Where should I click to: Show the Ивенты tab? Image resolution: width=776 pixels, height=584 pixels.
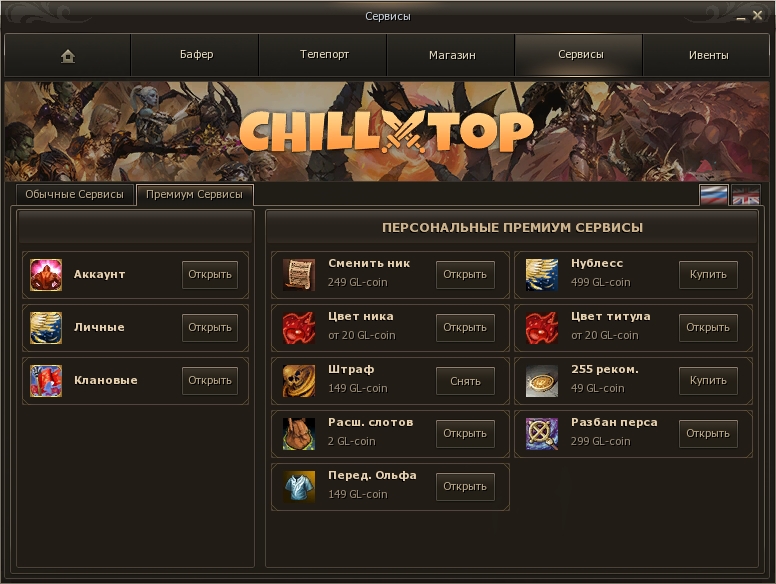click(708, 55)
